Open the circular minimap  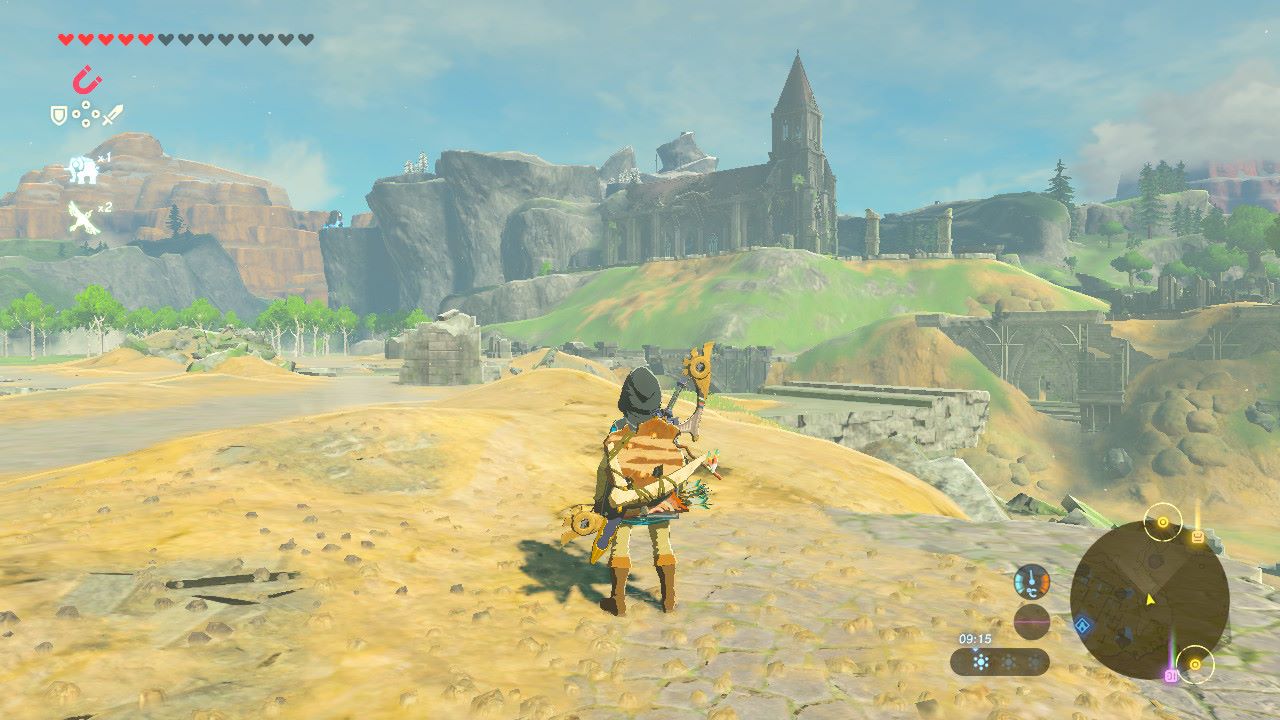point(1149,600)
